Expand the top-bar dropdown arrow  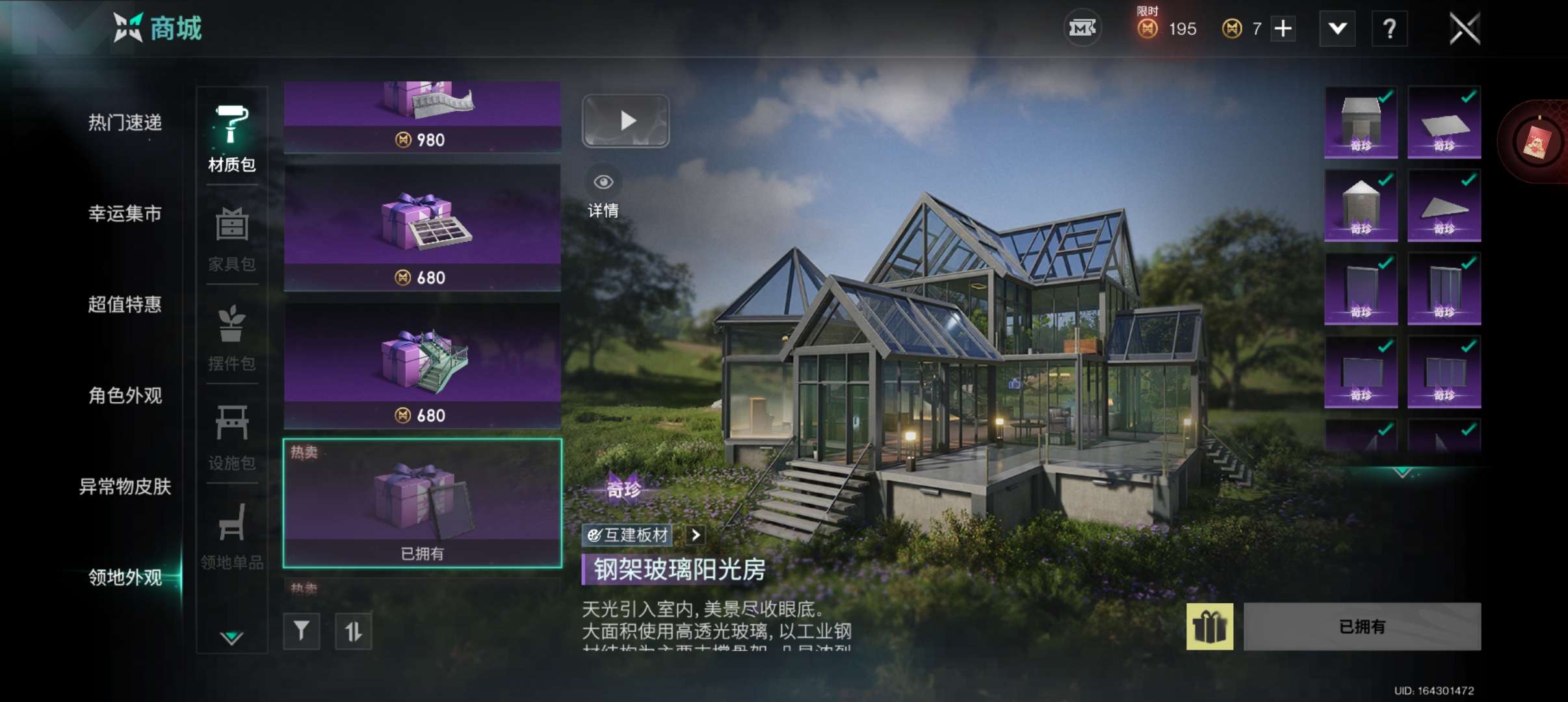point(1337,29)
